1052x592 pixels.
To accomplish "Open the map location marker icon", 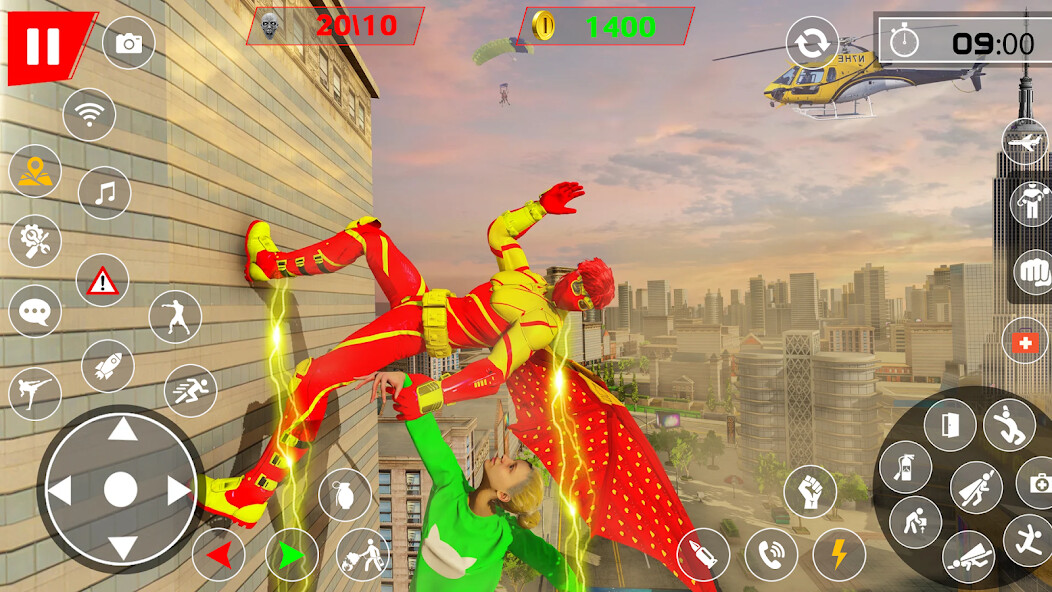I will [35, 171].
